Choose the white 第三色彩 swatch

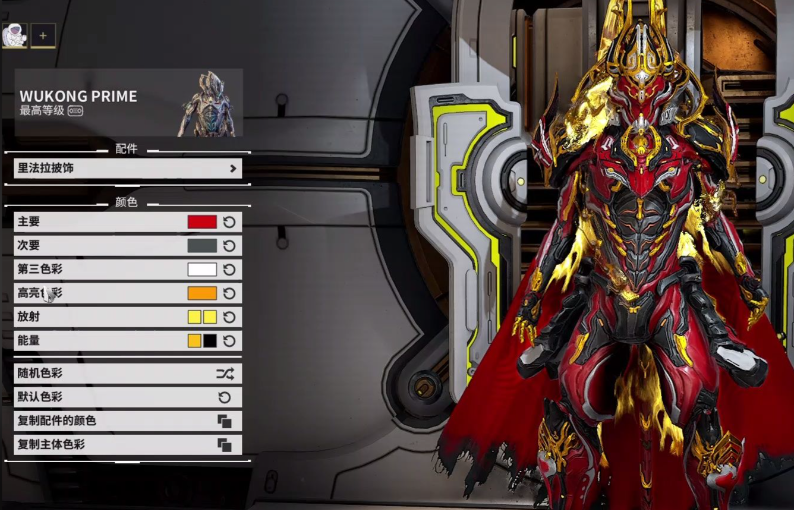[x=202, y=270]
